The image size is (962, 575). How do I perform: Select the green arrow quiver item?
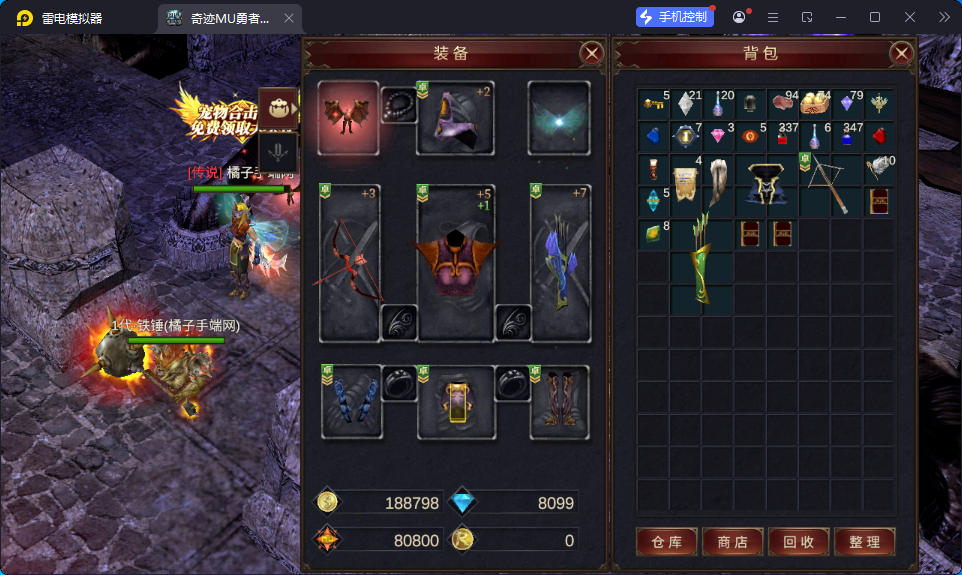[x=702, y=265]
